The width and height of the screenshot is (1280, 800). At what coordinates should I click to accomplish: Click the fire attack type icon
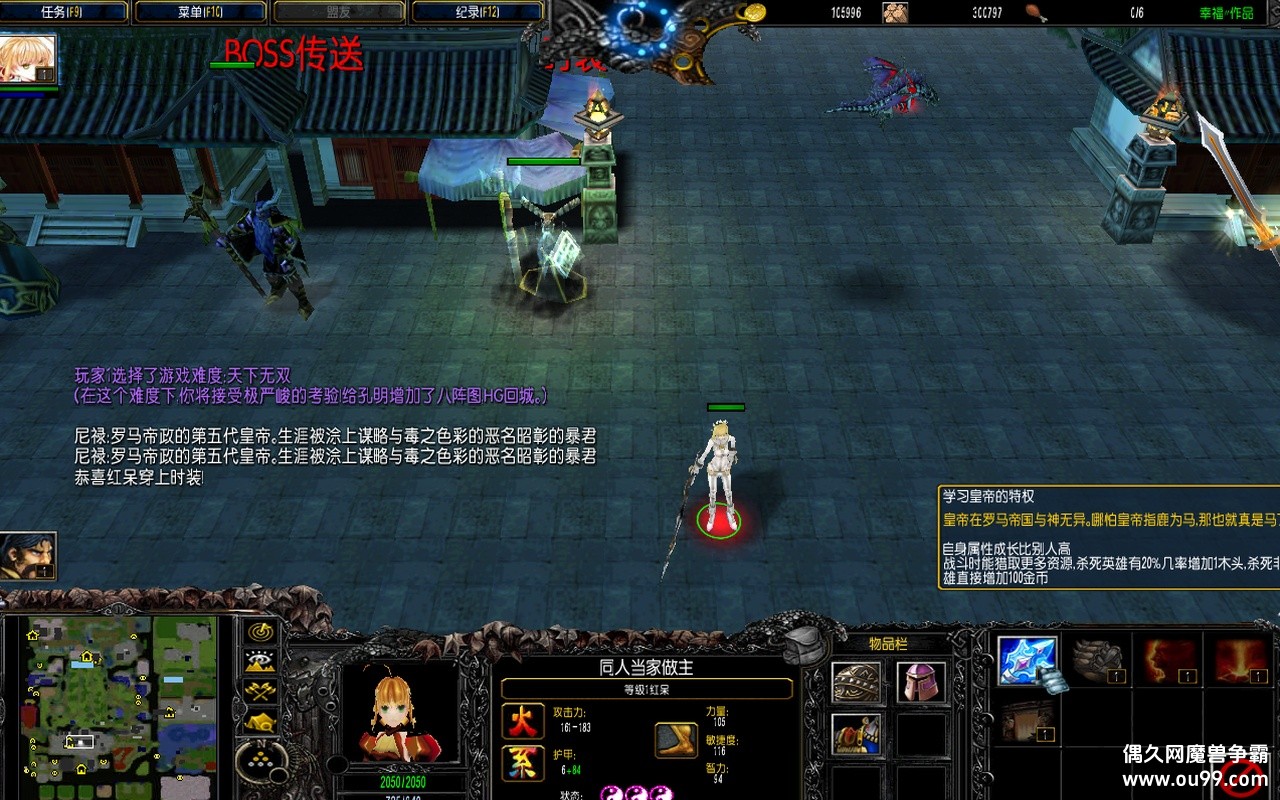[x=523, y=721]
